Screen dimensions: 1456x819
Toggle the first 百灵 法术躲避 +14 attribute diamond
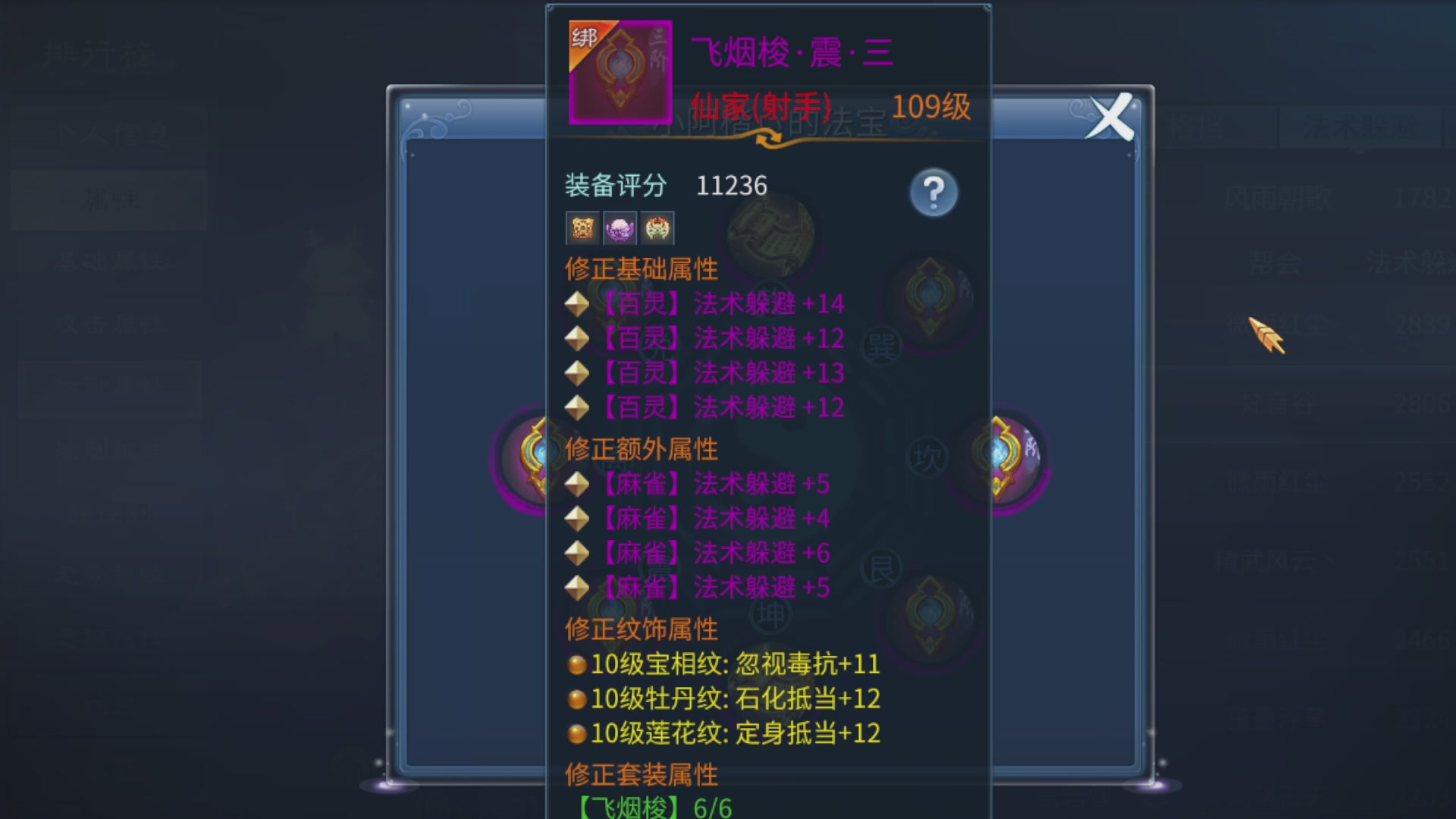tap(578, 303)
